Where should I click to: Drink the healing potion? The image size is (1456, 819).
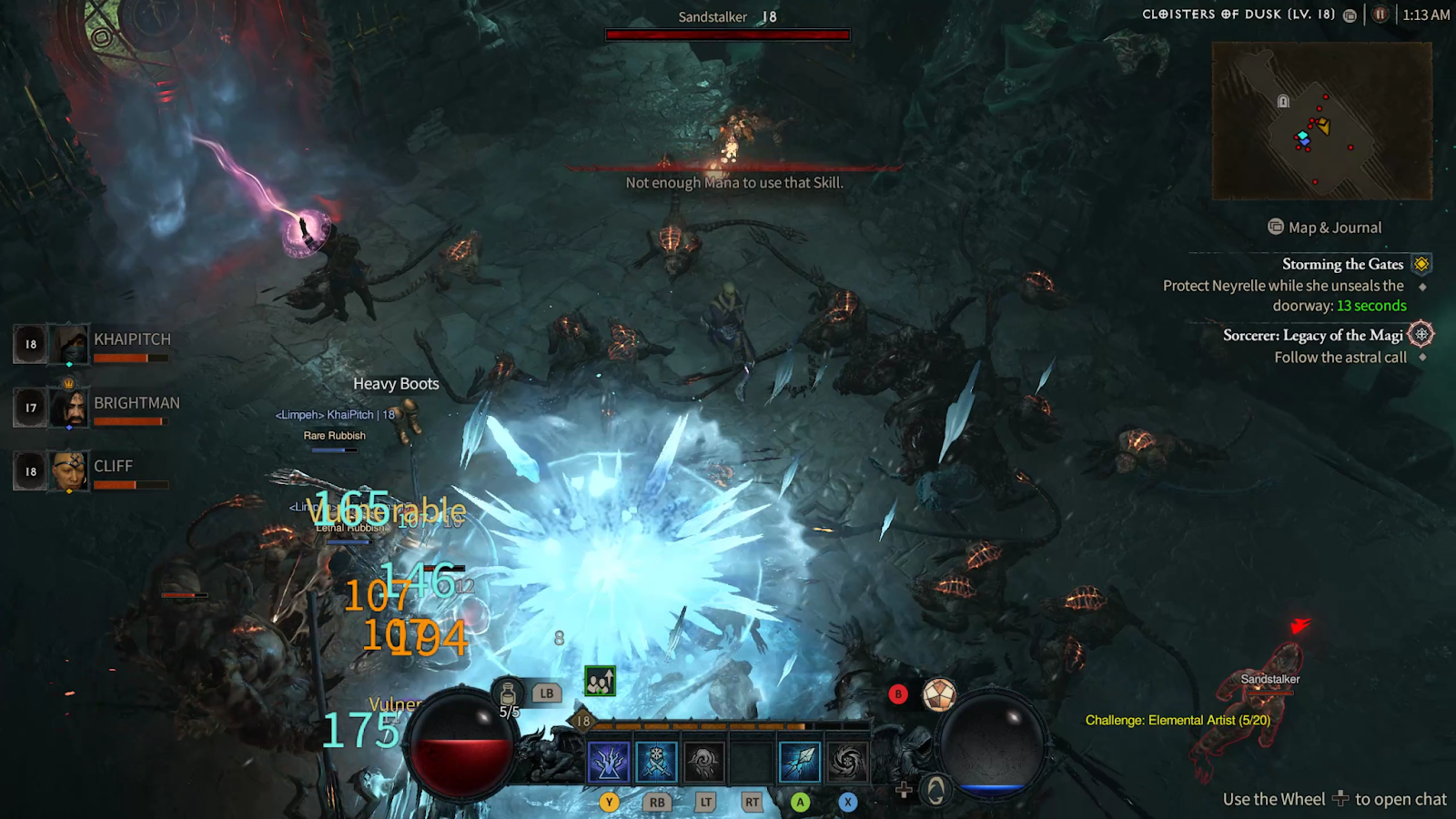coord(508,694)
